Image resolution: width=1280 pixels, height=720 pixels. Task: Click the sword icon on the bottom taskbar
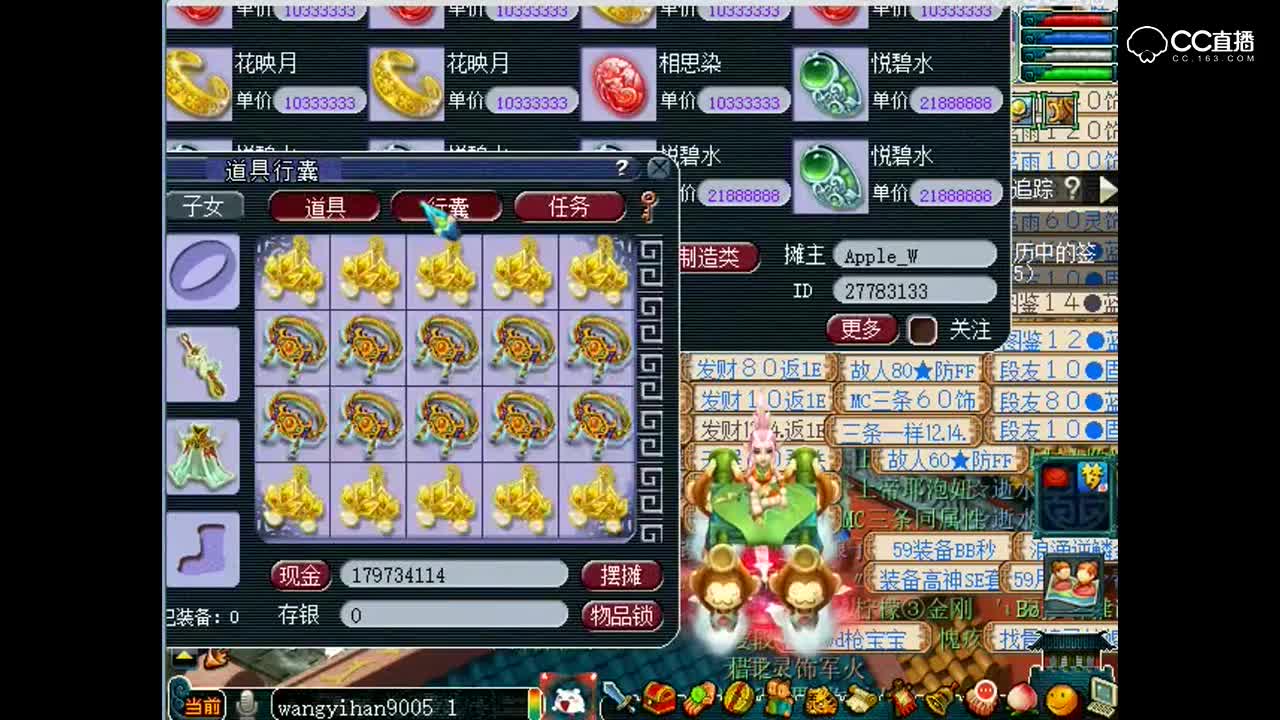point(617,702)
